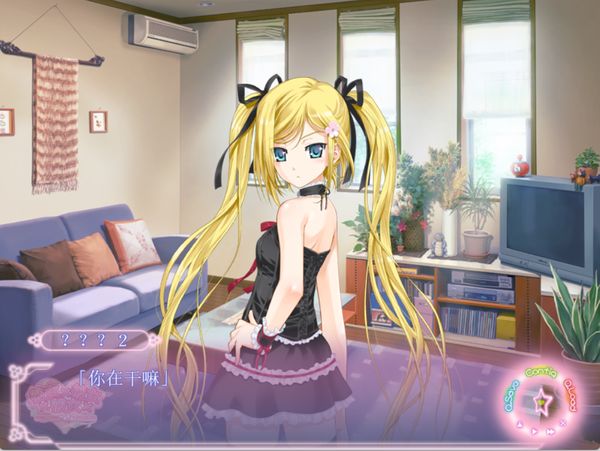600x451 pixels.
Task: Open the Config settings
Action: tap(541, 370)
